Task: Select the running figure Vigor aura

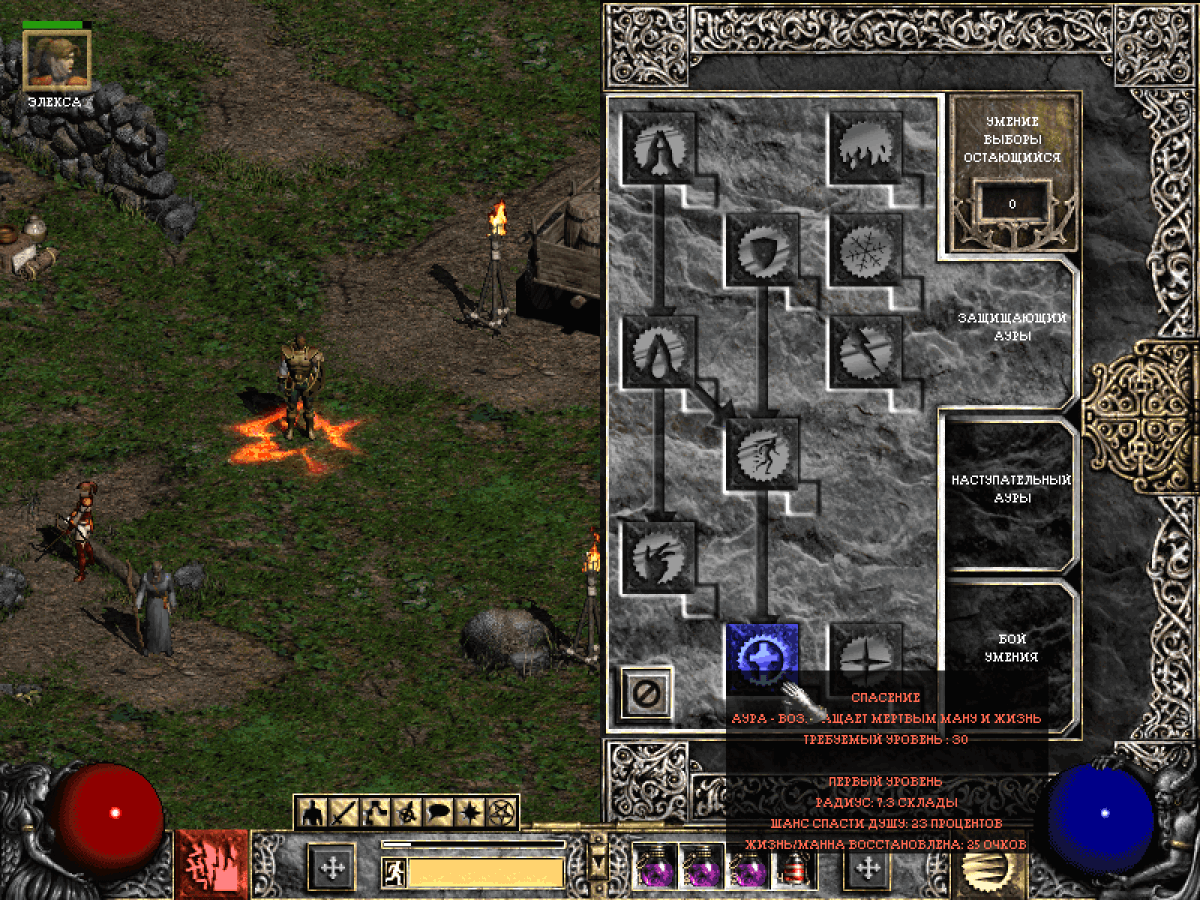Action: click(x=762, y=453)
